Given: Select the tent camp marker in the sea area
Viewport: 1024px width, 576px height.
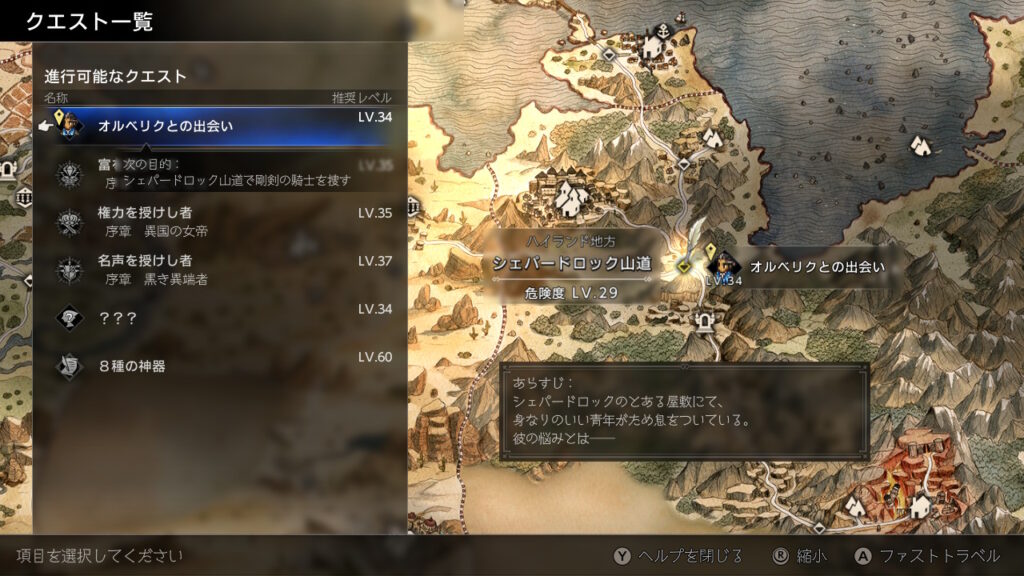Looking at the screenshot, I should tap(922, 146).
